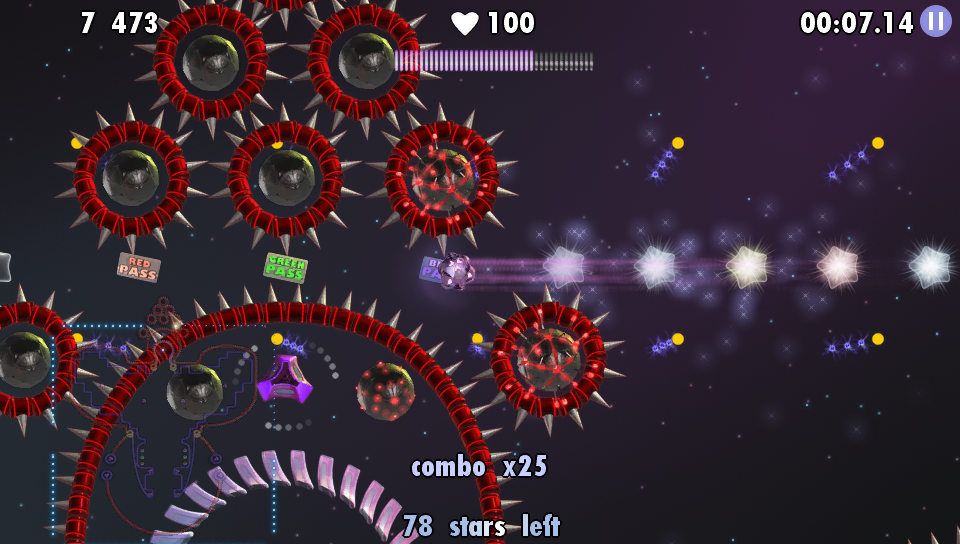The width and height of the screenshot is (960, 544).
Task: Pause the game with the round button
Action: pyautogui.click(x=935, y=21)
